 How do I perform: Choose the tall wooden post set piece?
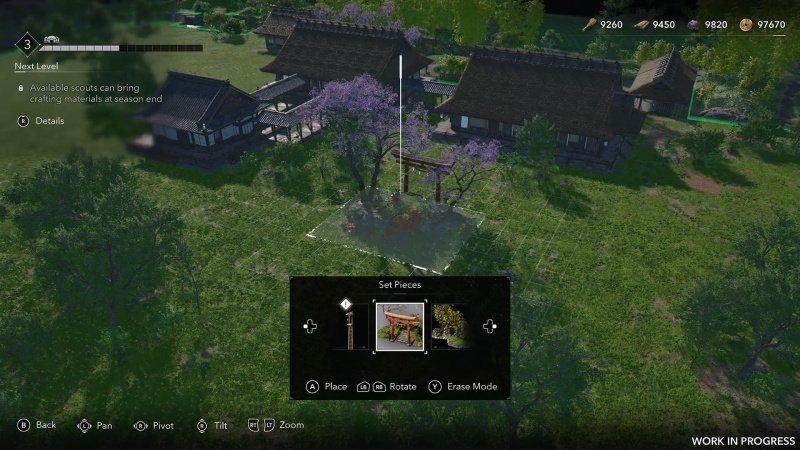pos(349,328)
